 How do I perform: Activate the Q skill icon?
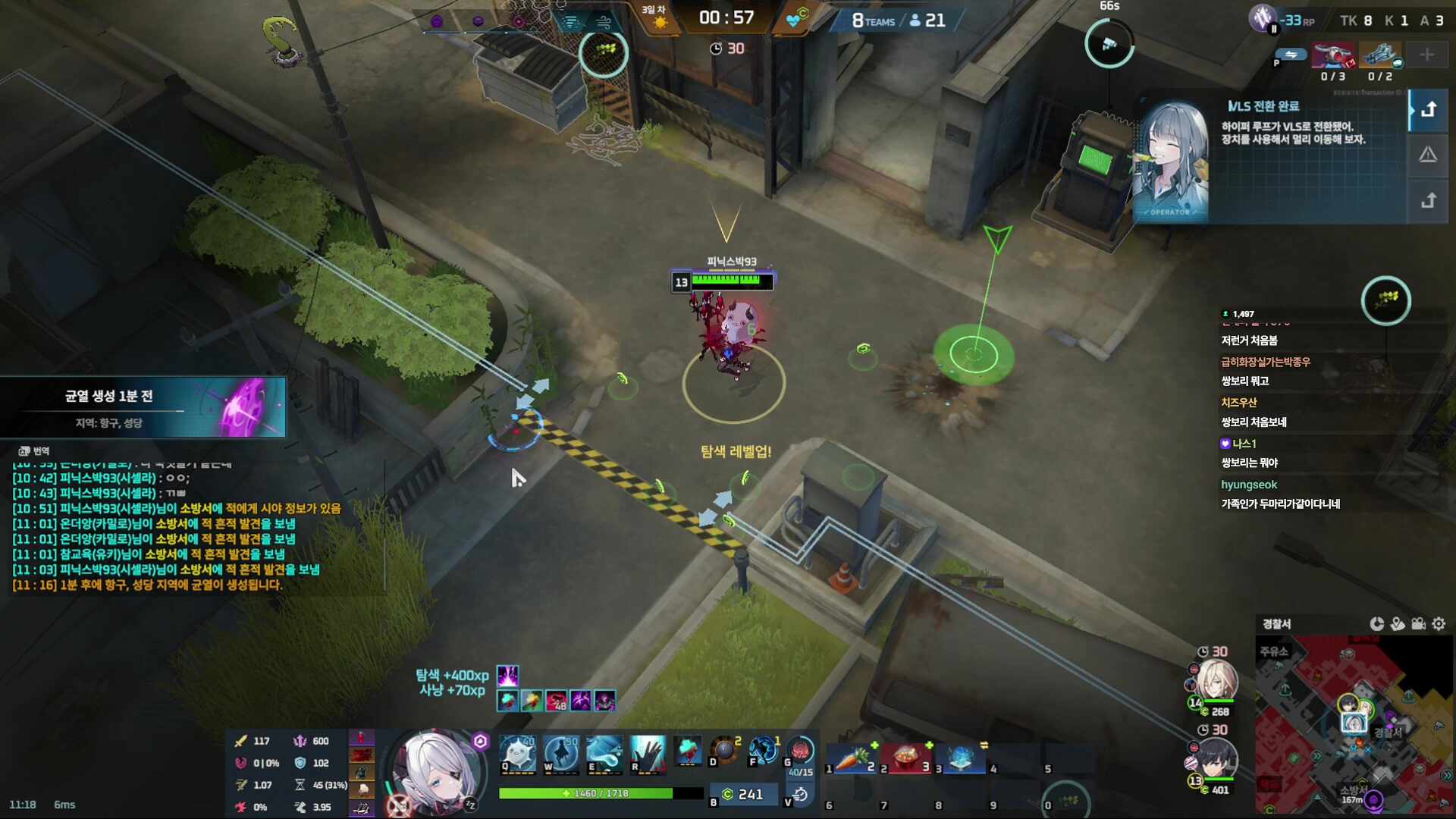click(518, 754)
